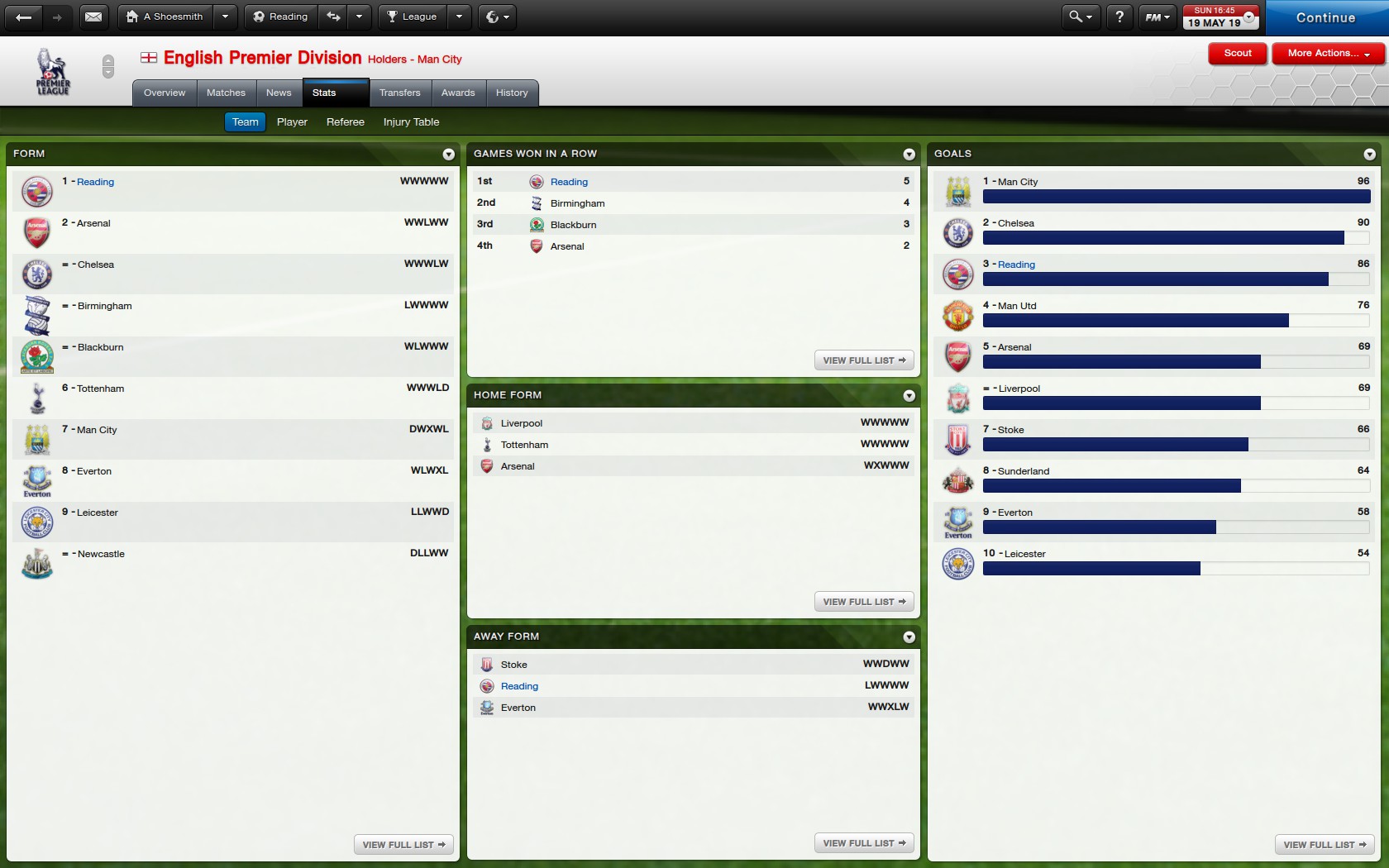Screen dimensions: 1389x868
Task: Expand the Home Form panel dropdown arrow
Action: tap(909, 396)
